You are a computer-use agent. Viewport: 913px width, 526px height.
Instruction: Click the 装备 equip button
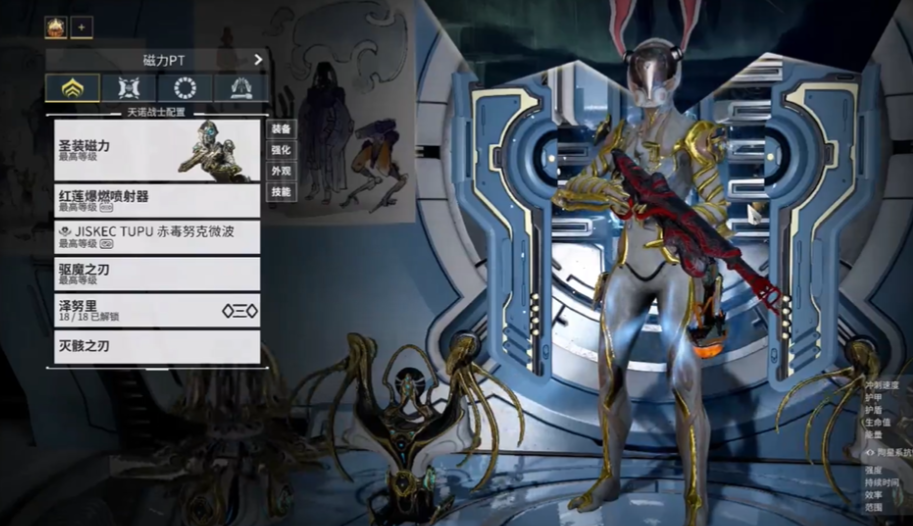point(281,129)
